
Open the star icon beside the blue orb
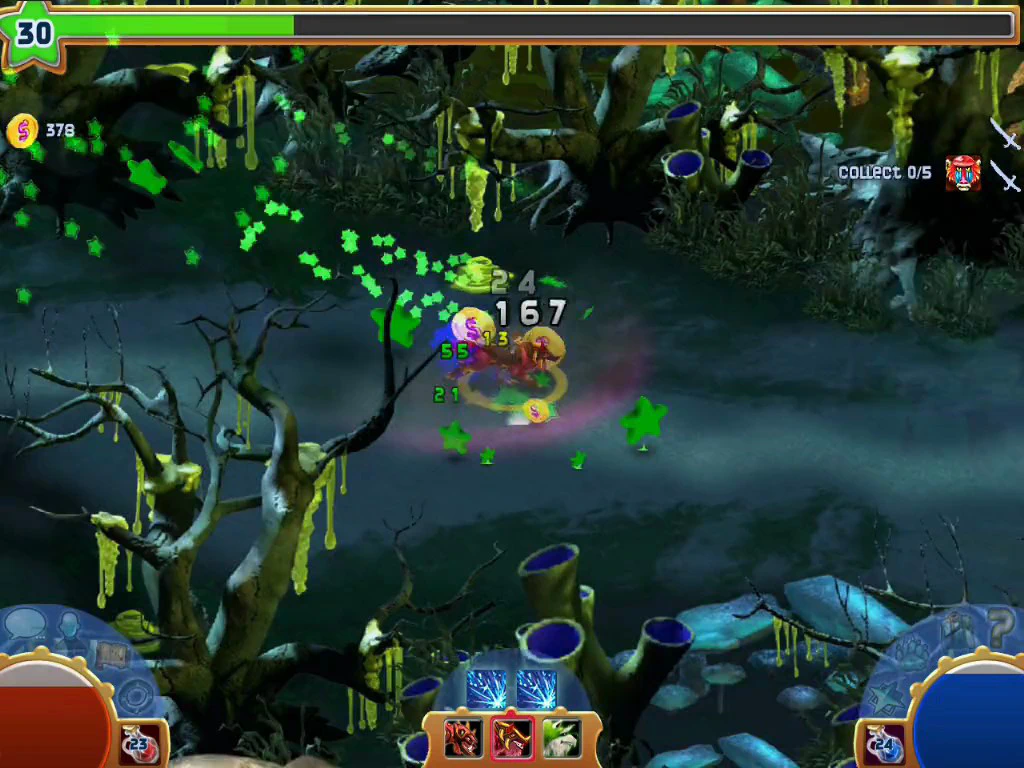tap(888, 697)
